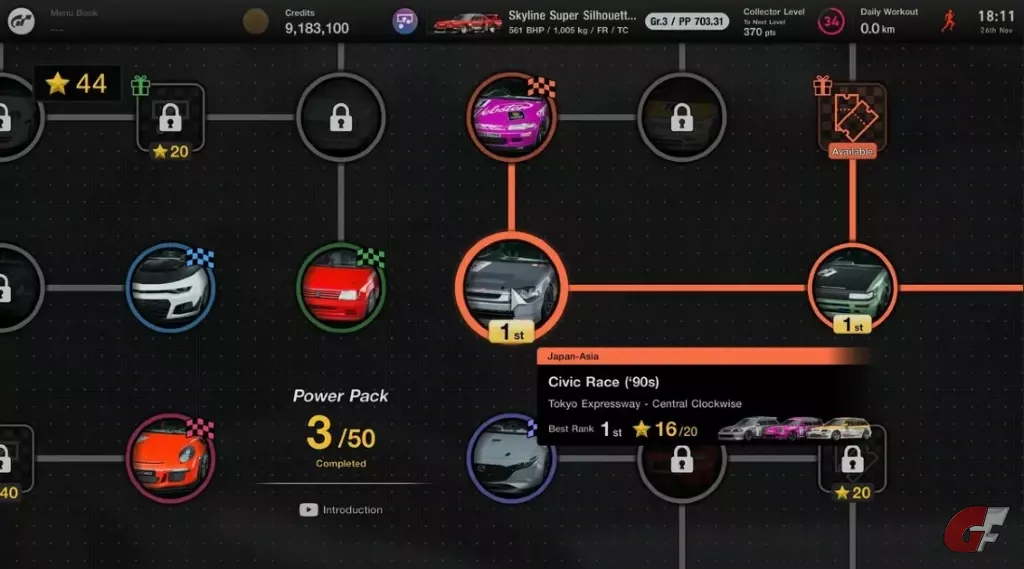1024x569 pixels.
Task: Open the music player icon
Action: point(405,21)
